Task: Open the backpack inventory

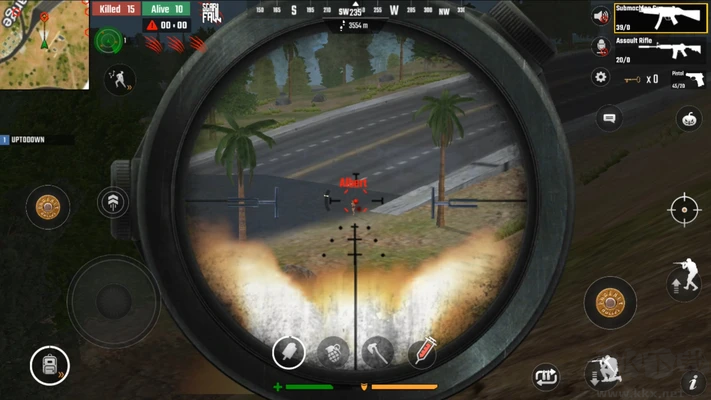Action: [48, 366]
